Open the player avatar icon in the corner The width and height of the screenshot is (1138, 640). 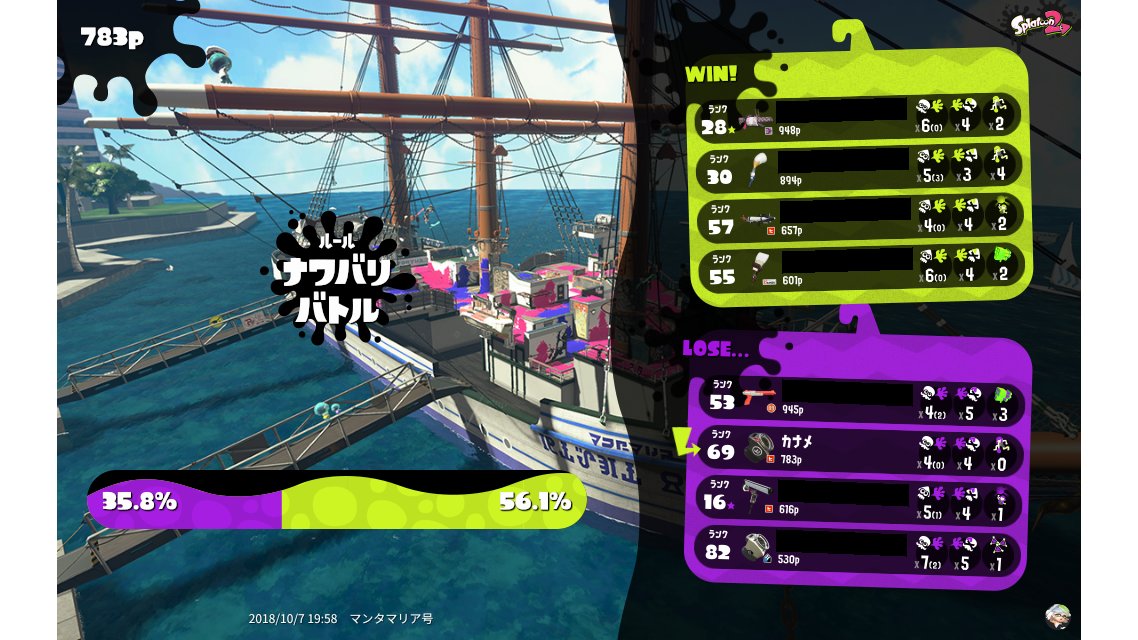[1056, 613]
